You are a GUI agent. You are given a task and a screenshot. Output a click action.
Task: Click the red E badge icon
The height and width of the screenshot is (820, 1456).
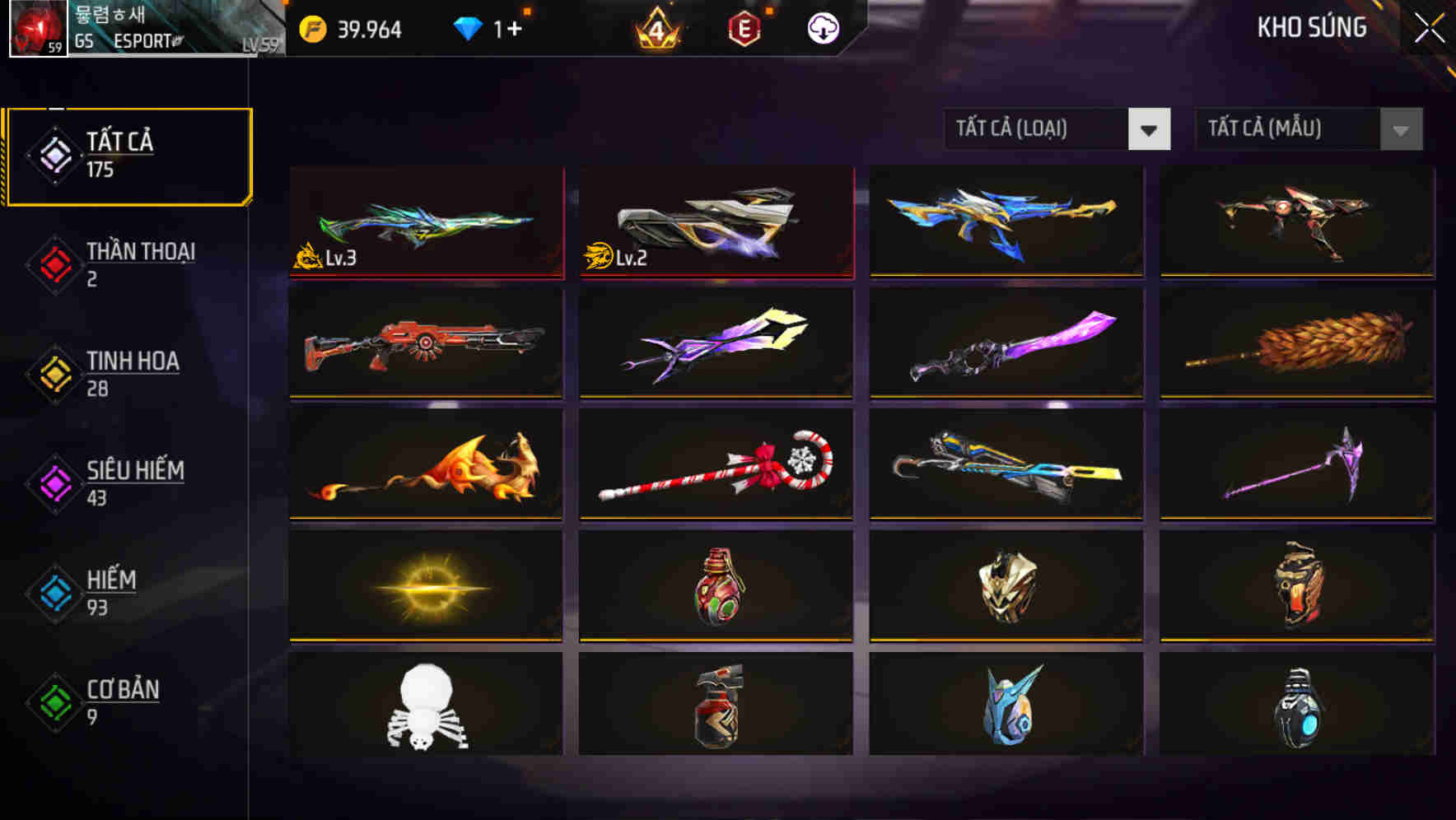pyautogui.click(x=740, y=27)
